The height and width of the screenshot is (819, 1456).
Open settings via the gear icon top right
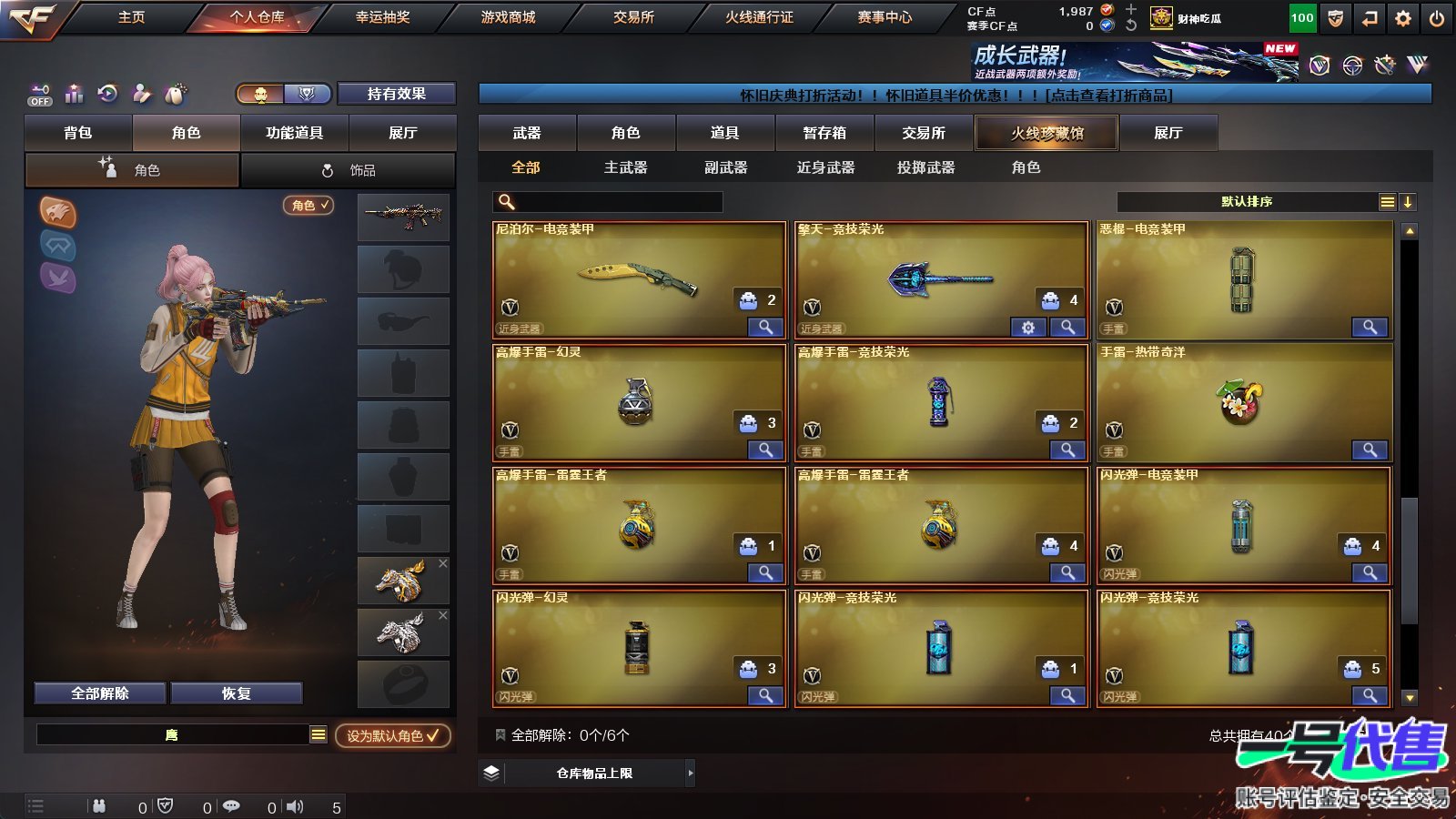coord(1402,17)
